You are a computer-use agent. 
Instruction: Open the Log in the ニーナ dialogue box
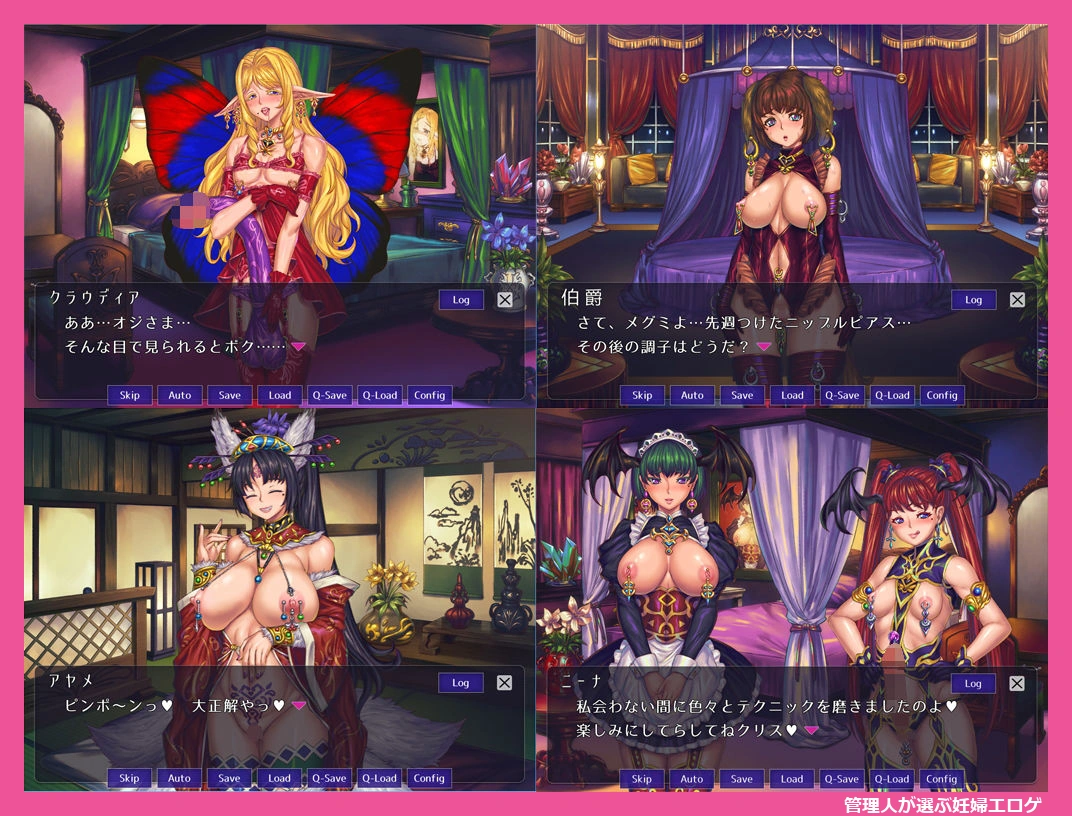pos(973,683)
